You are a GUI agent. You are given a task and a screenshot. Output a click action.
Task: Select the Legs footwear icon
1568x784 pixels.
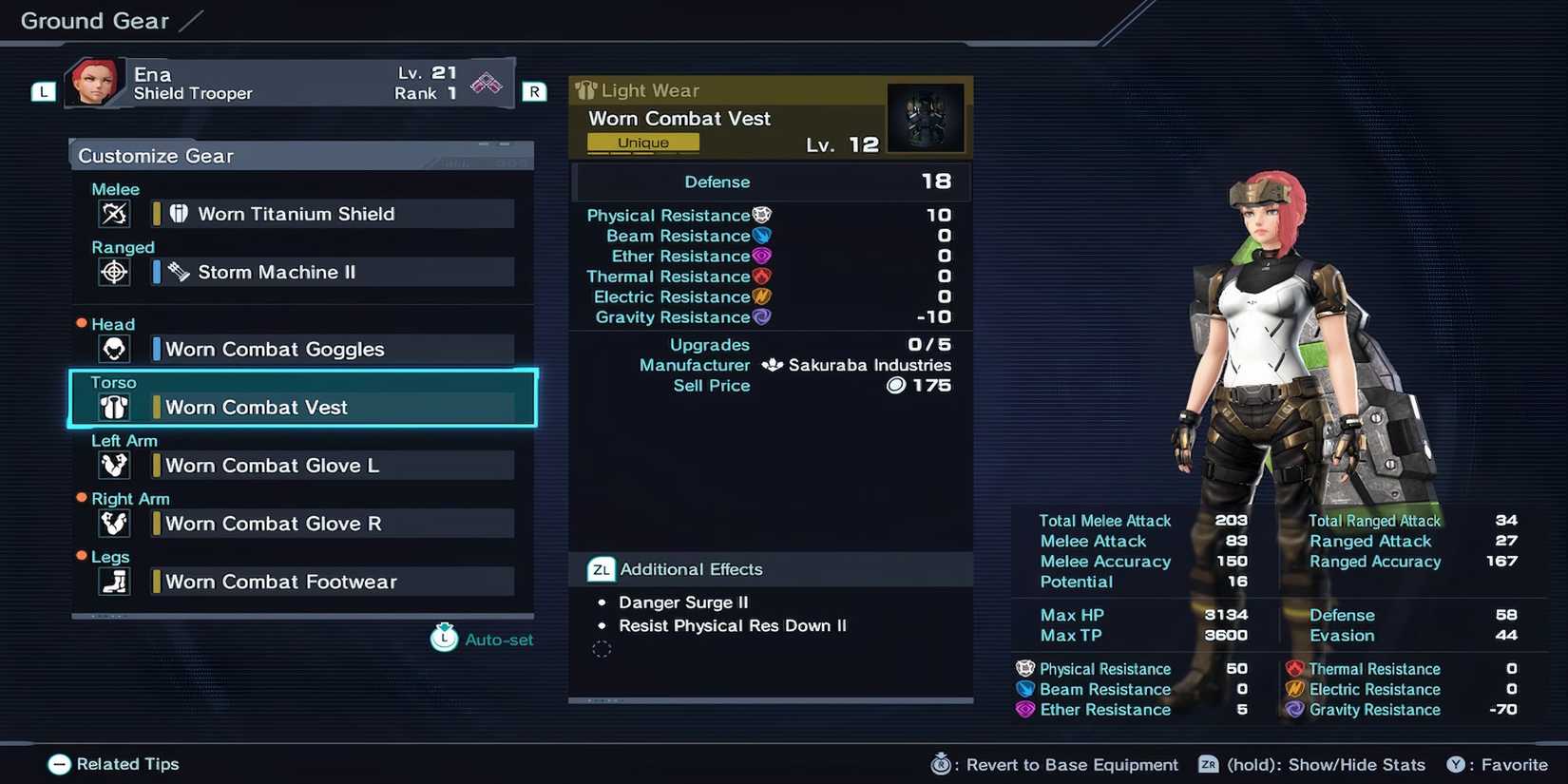click(114, 581)
